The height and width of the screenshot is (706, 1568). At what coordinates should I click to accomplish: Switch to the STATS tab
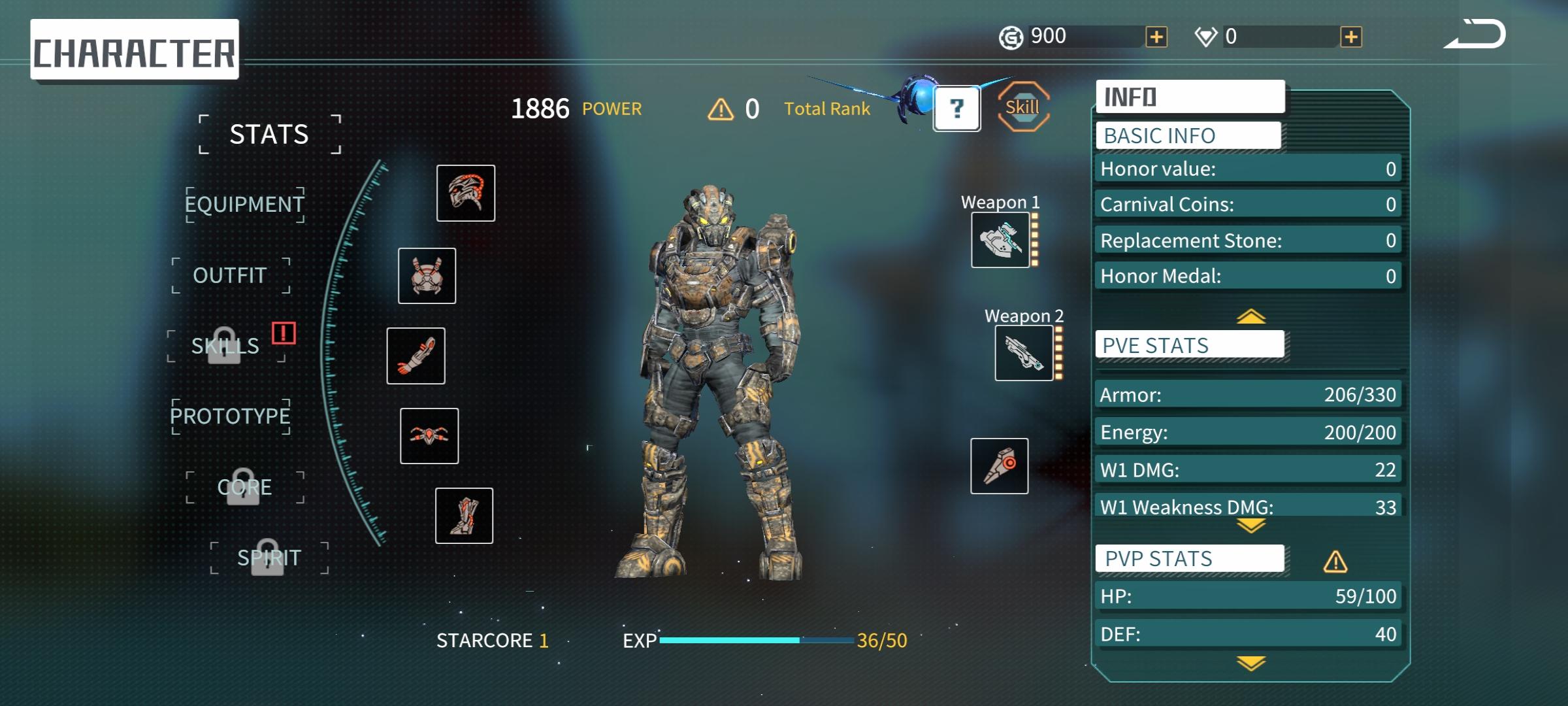[x=269, y=135]
